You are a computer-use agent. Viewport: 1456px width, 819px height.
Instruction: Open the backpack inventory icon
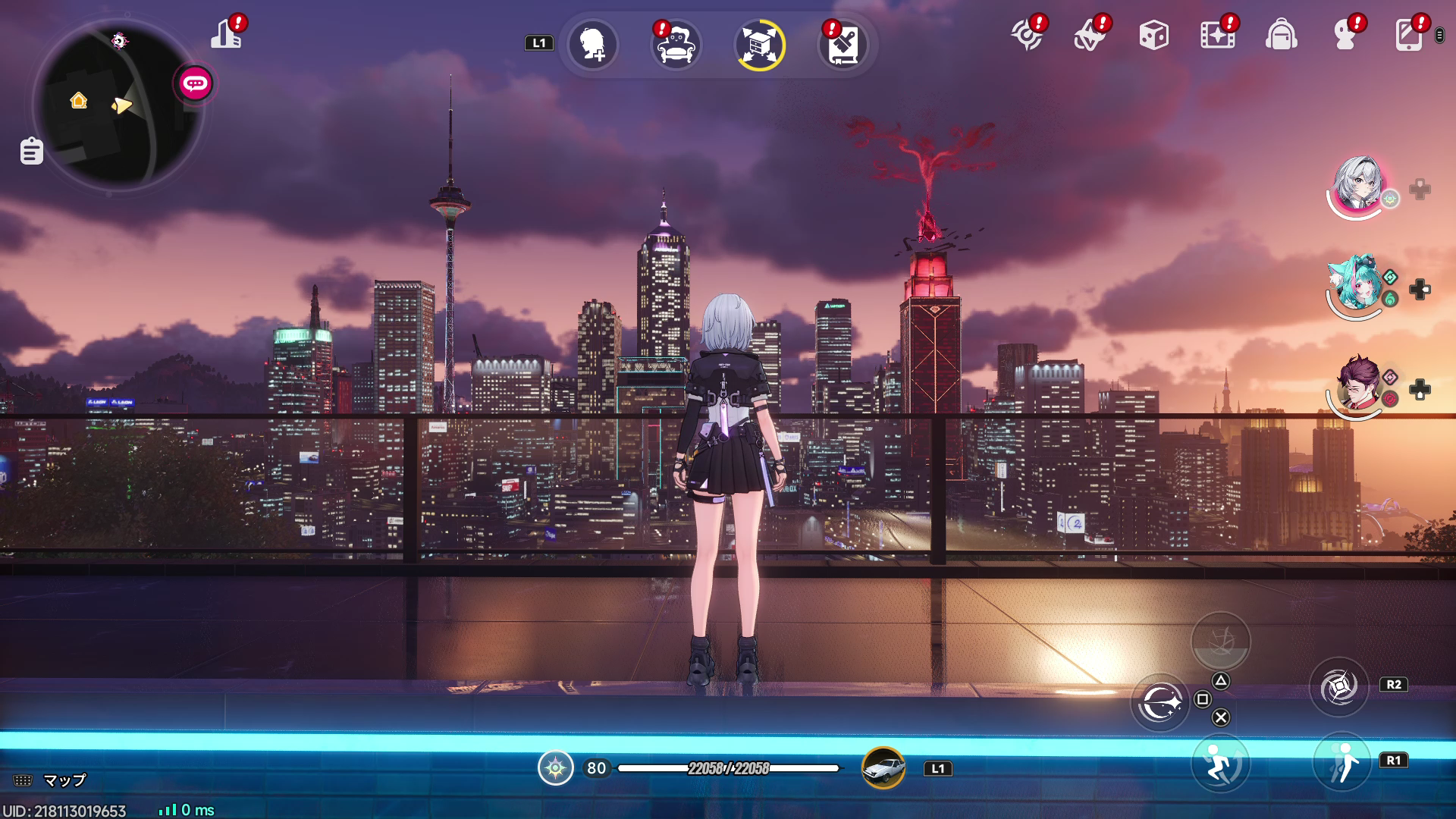pos(1282,34)
